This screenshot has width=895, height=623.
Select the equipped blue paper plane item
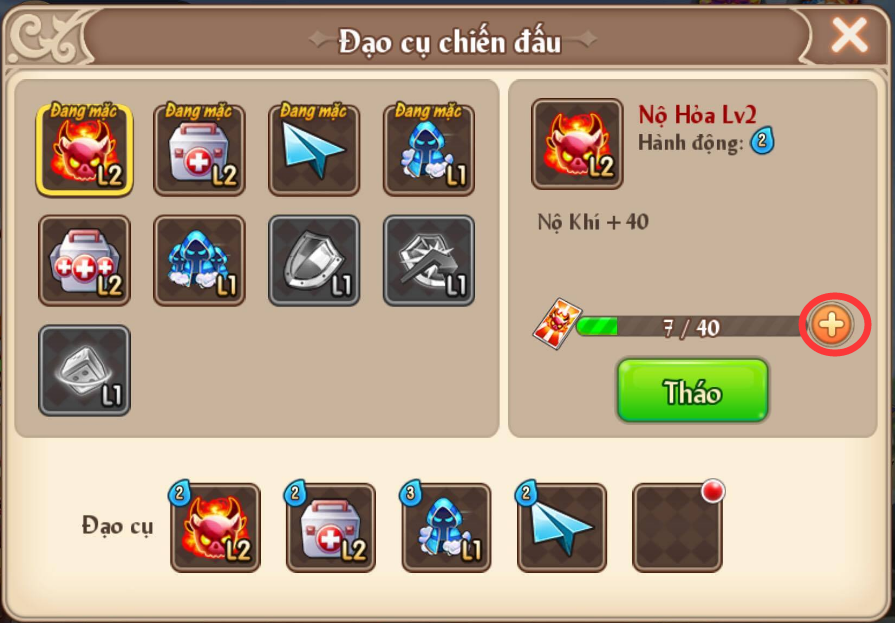coord(314,150)
